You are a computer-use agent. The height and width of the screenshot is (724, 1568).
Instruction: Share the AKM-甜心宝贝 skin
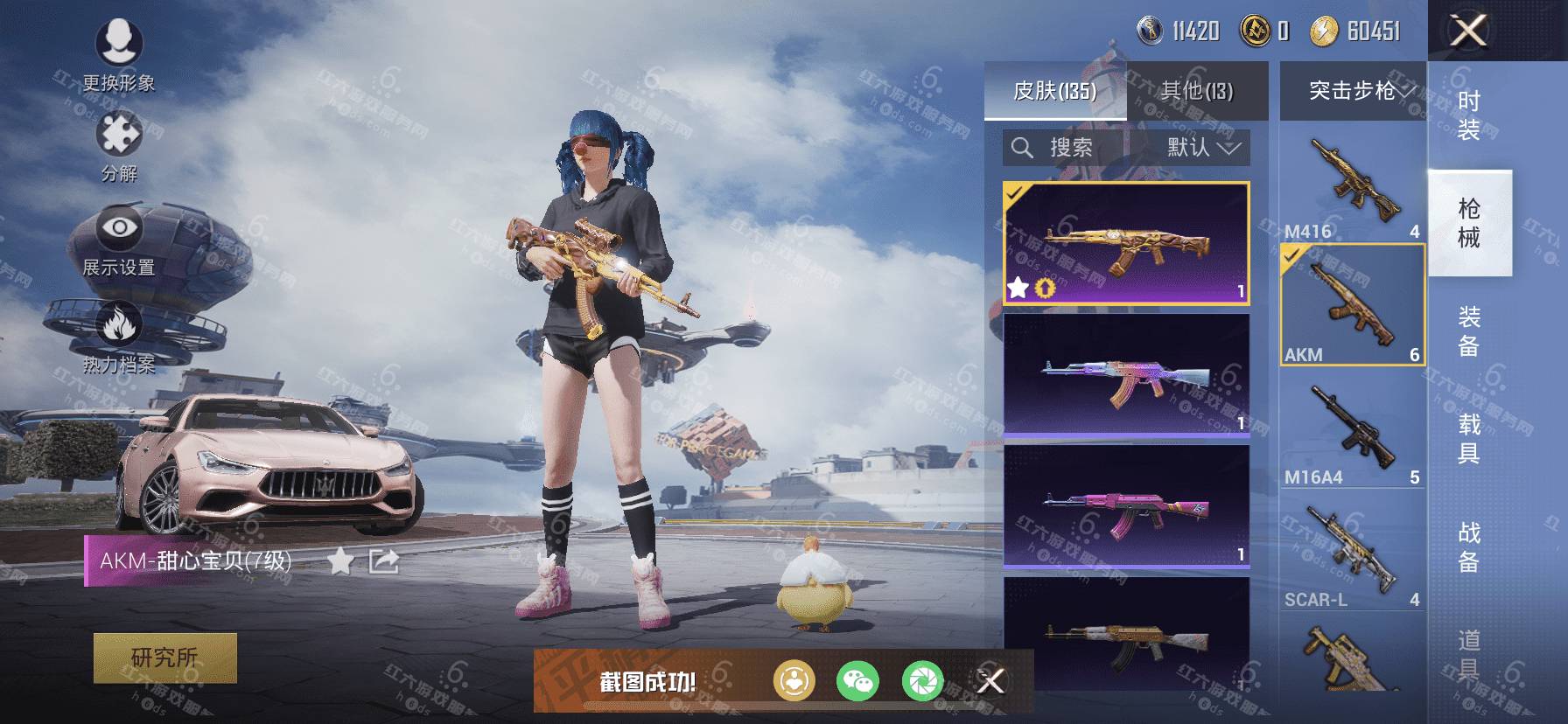click(x=384, y=561)
